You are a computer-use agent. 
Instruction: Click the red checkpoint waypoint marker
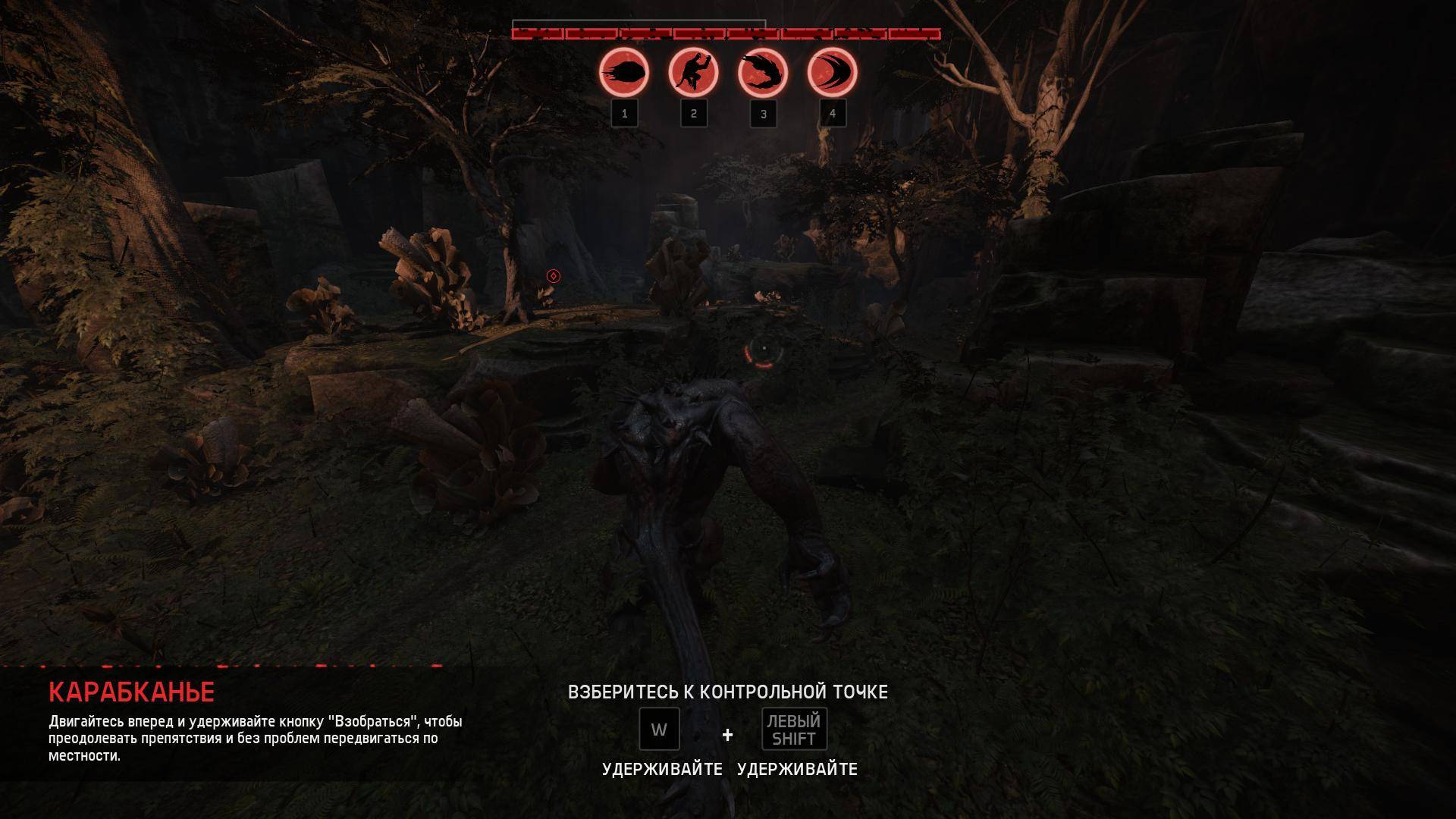click(553, 276)
